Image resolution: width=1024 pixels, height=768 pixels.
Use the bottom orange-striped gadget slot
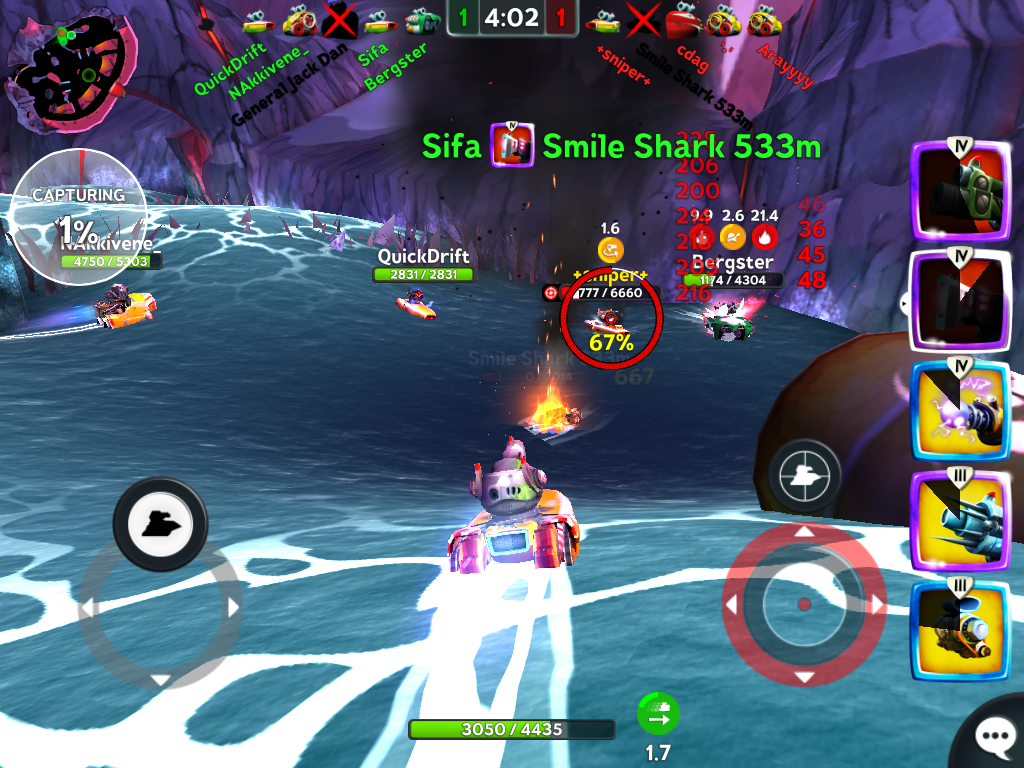[959, 630]
